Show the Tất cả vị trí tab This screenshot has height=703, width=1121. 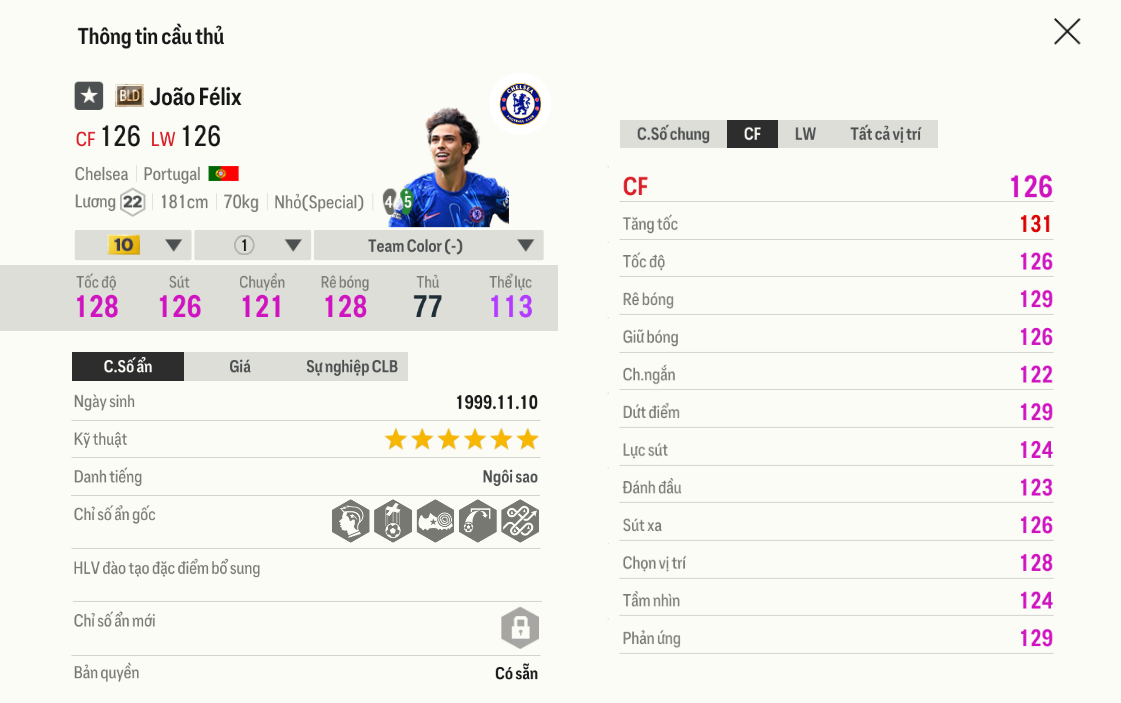coord(886,134)
